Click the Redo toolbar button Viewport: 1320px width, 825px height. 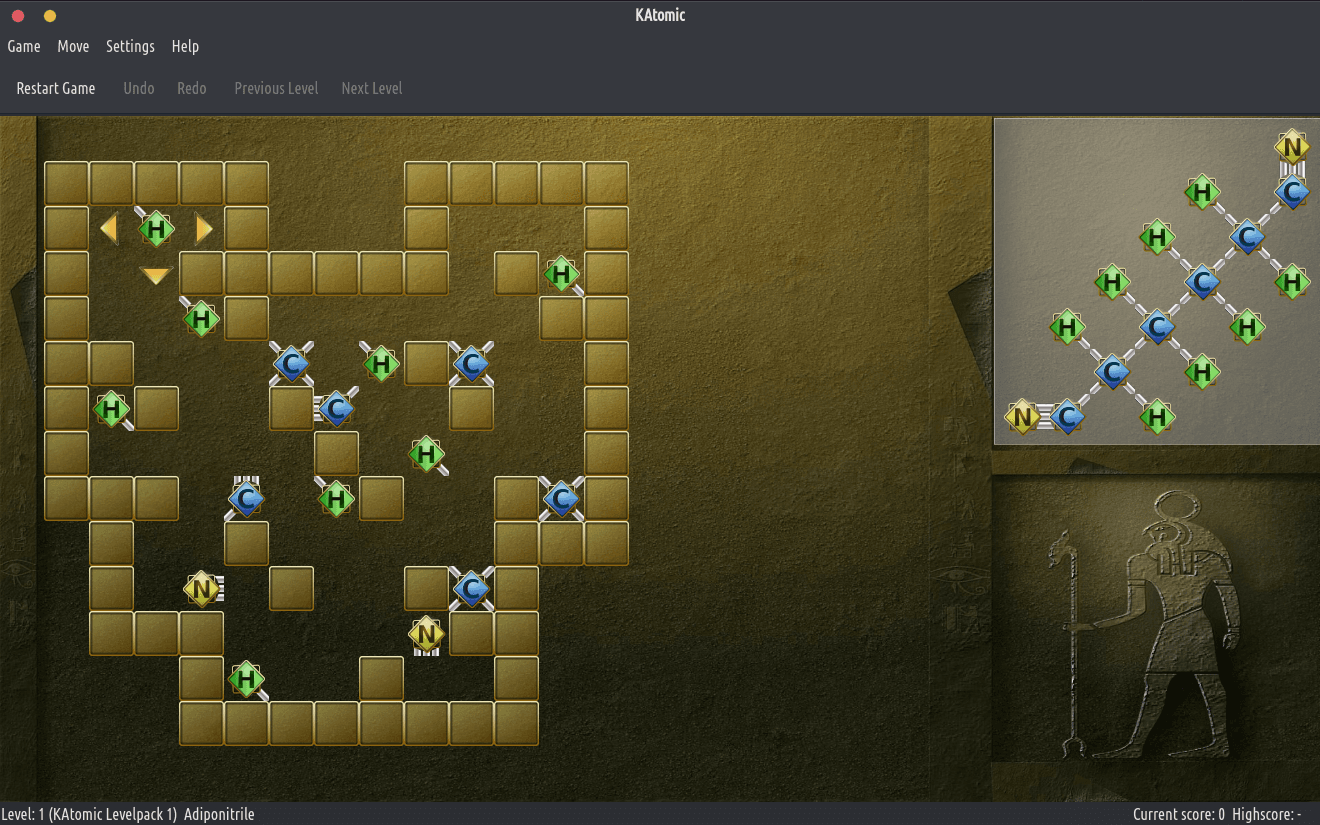pos(192,88)
